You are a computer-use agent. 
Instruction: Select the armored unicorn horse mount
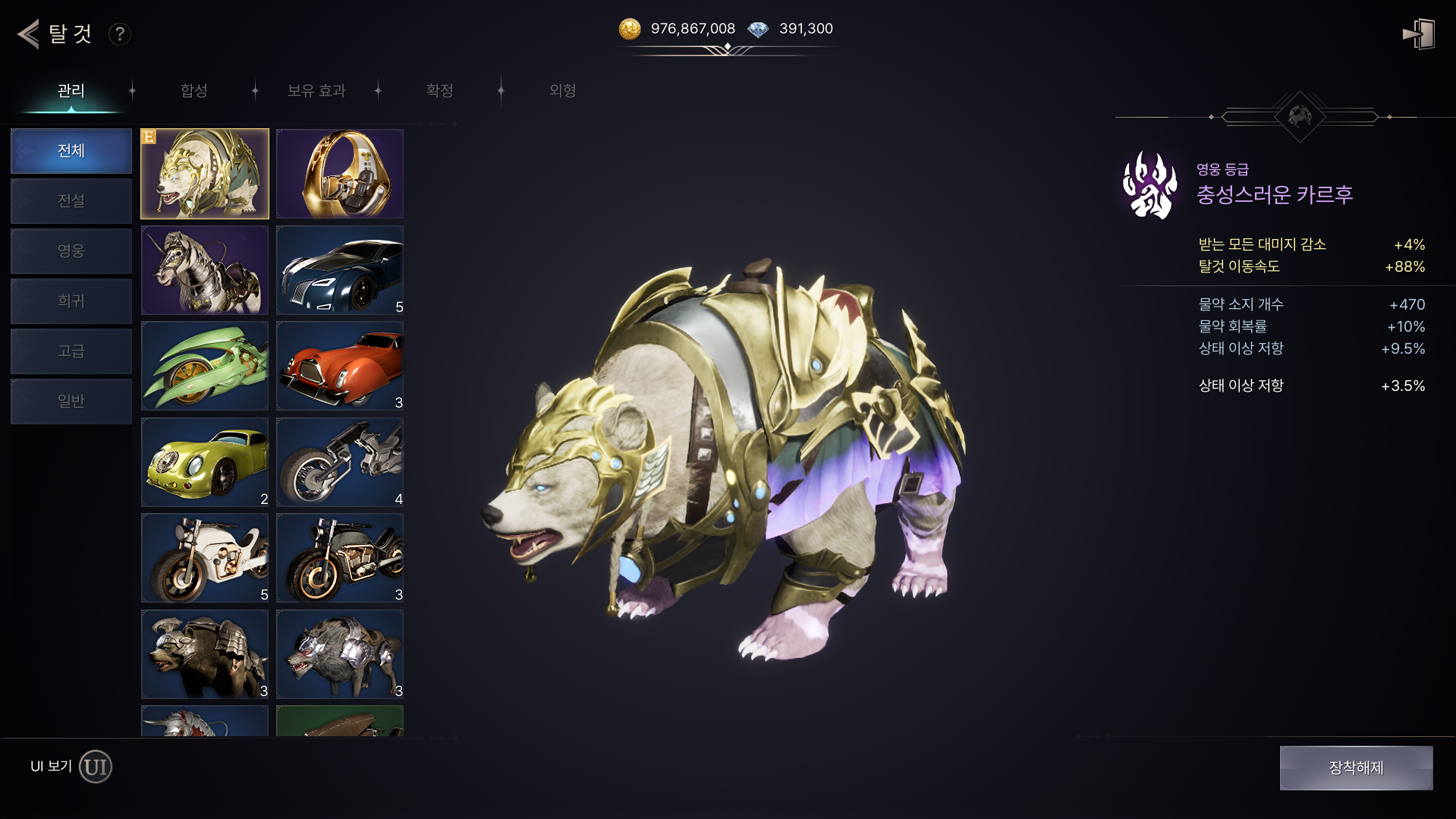[205, 270]
